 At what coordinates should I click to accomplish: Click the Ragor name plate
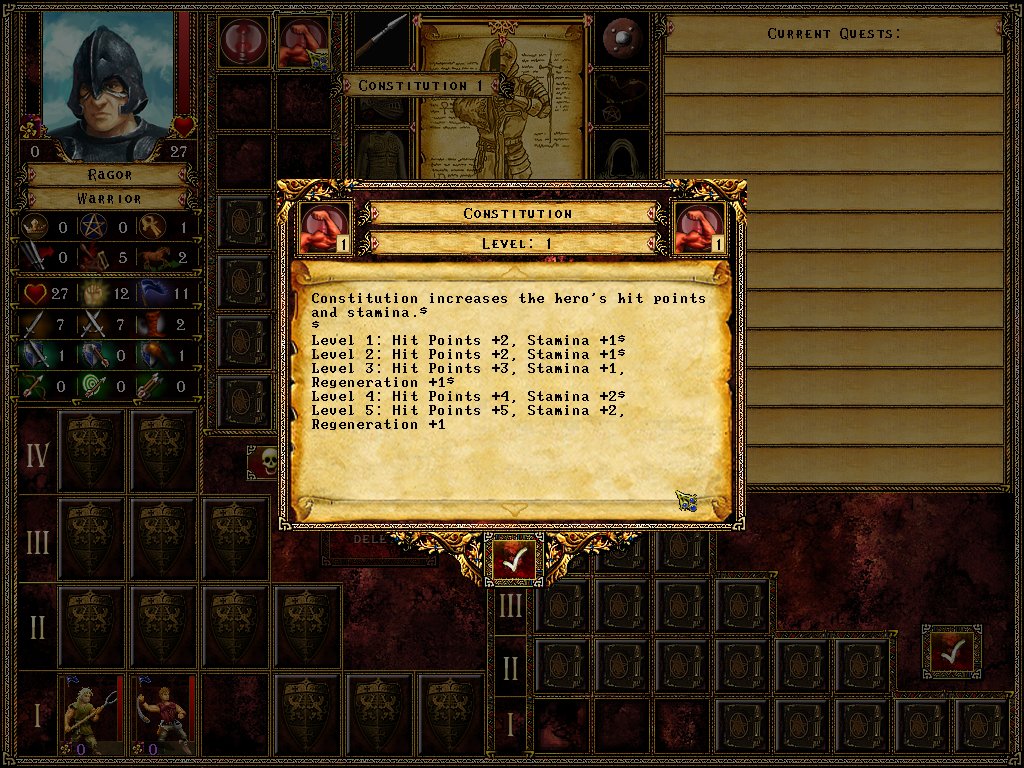(x=109, y=175)
